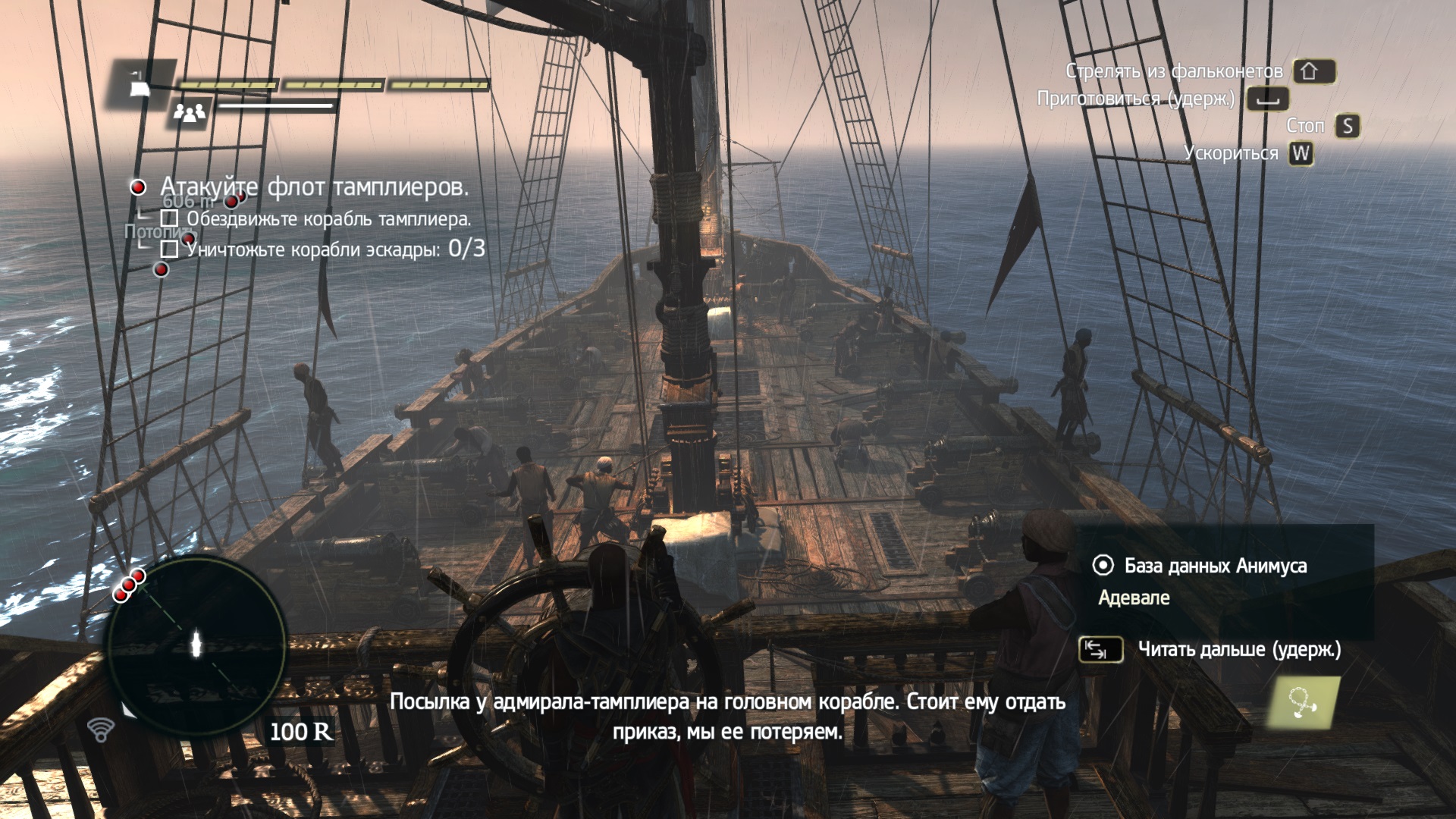Click the ship icon beside the hull bar
Image resolution: width=1456 pixels, height=819 pixels.
click(x=141, y=84)
